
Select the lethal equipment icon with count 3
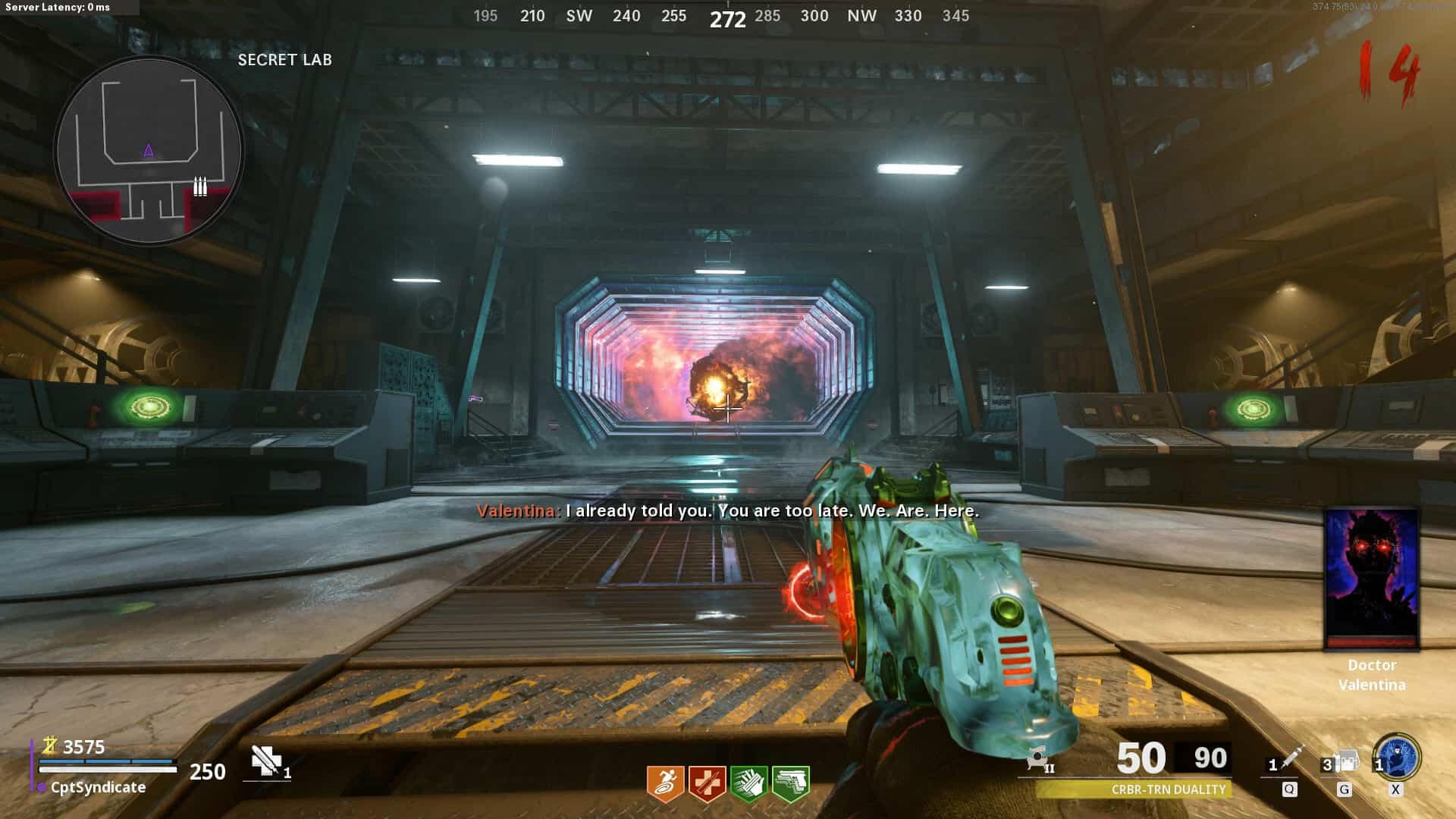tap(1345, 761)
